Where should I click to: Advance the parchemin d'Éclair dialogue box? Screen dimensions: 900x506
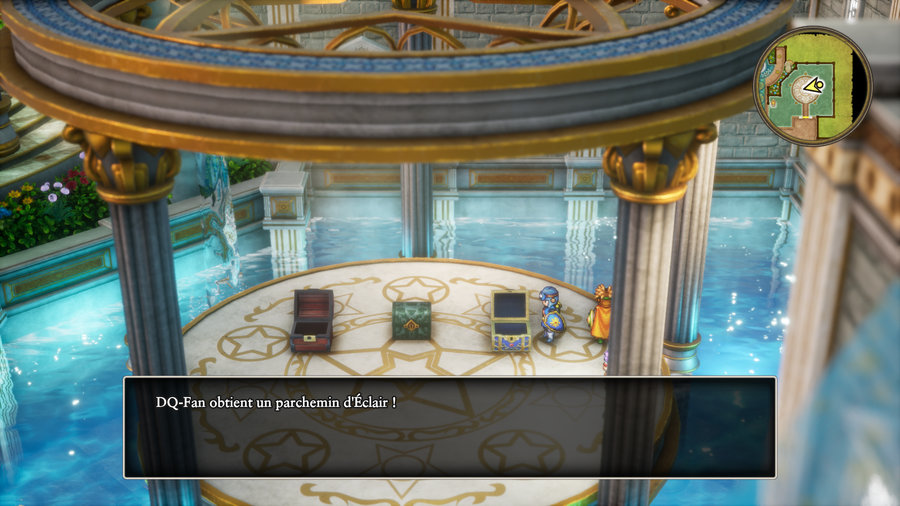point(449,427)
